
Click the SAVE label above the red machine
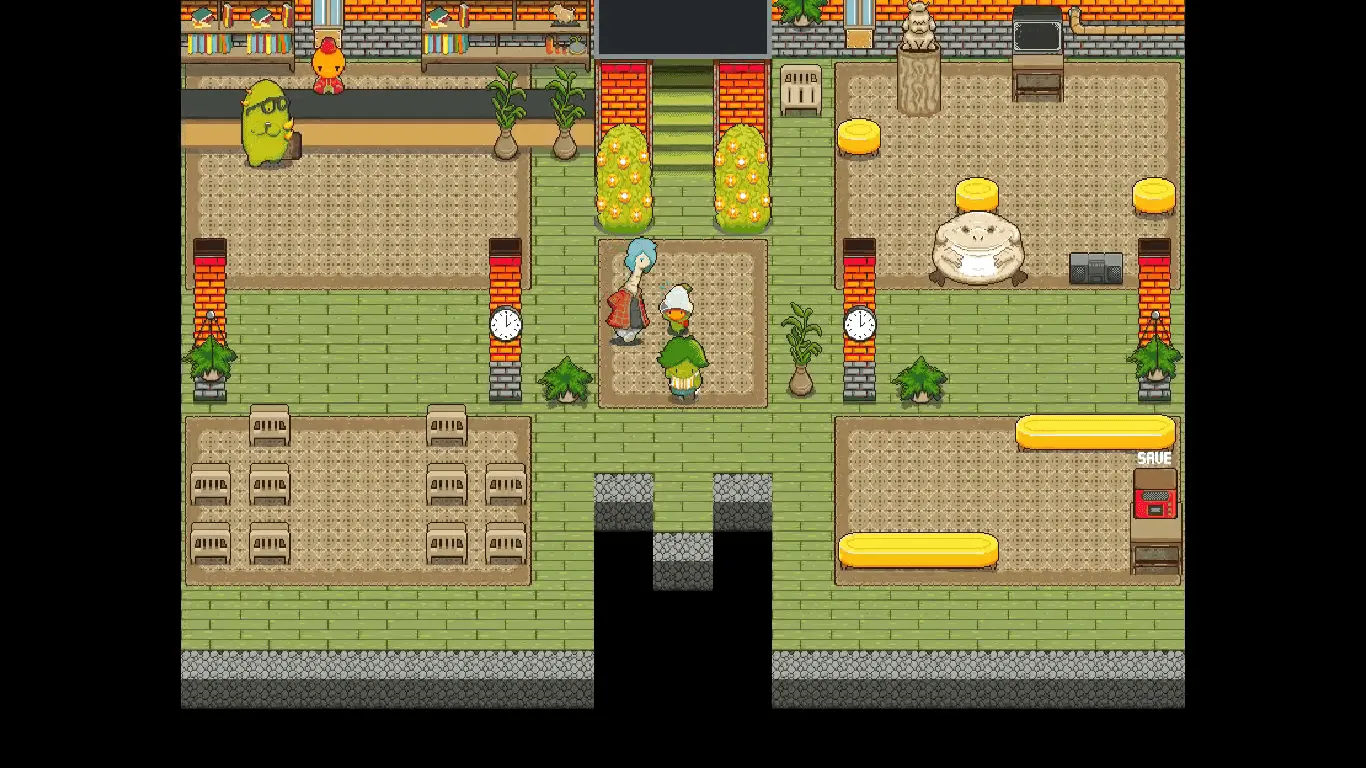click(x=1154, y=458)
